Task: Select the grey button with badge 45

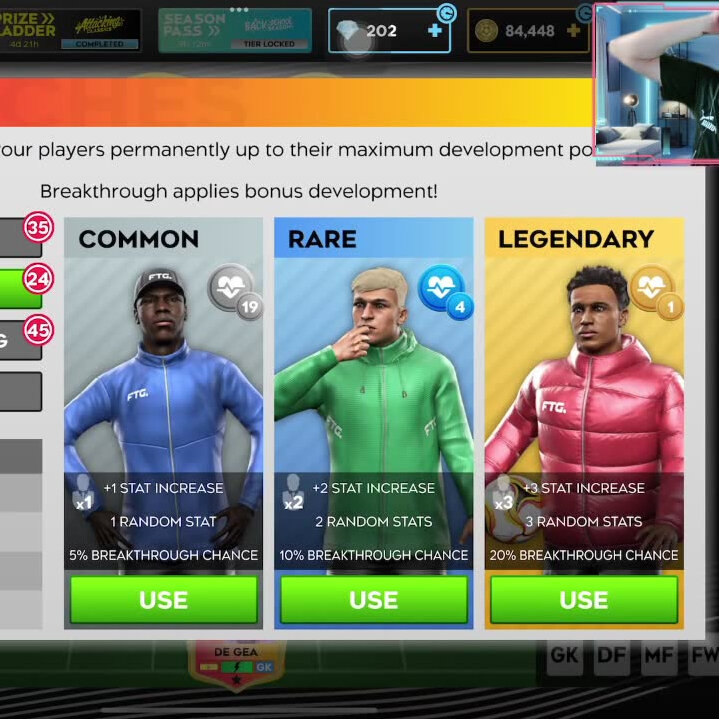Action: (20, 341)
